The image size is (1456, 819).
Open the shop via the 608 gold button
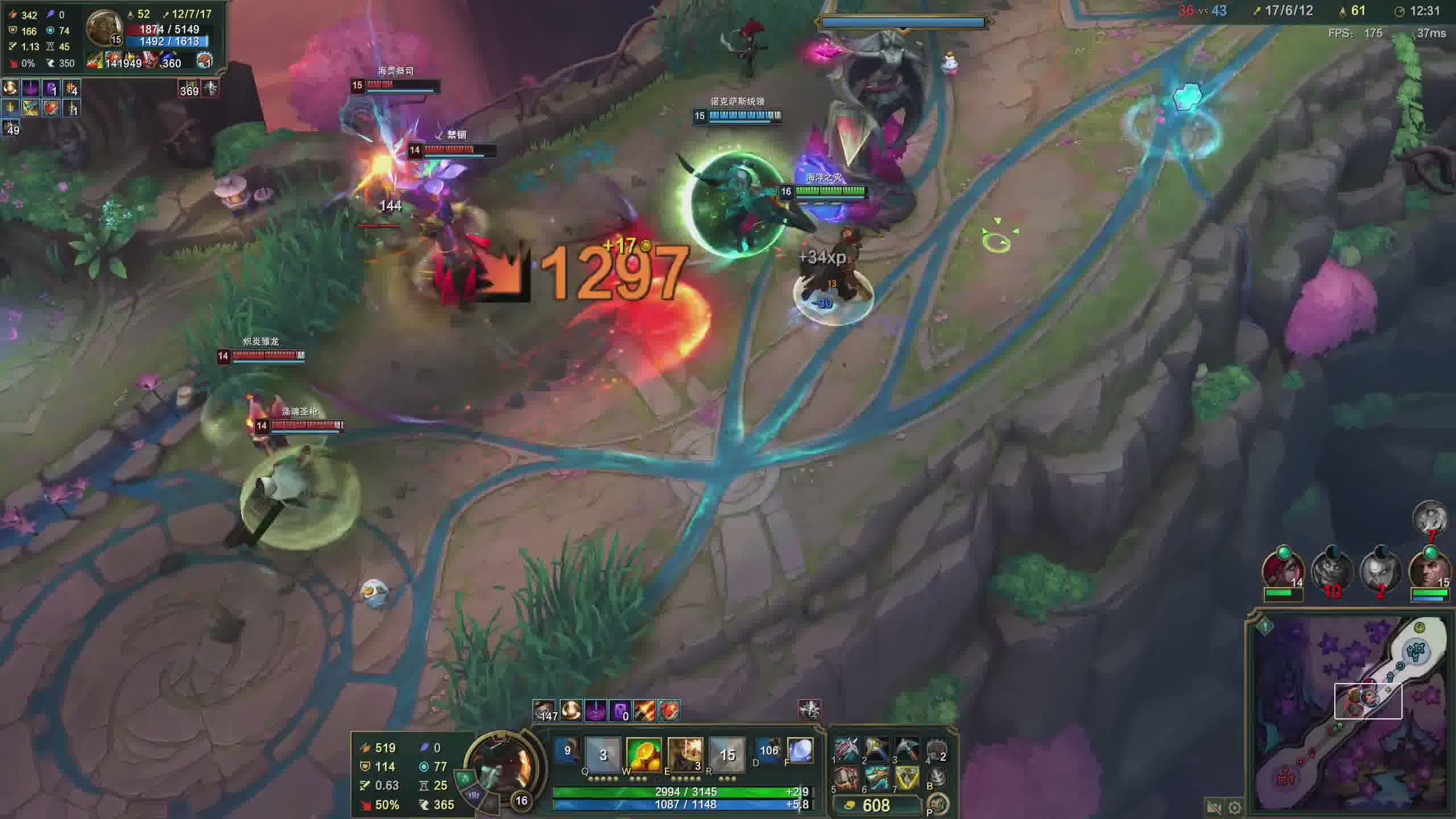(x=876, y=805)
